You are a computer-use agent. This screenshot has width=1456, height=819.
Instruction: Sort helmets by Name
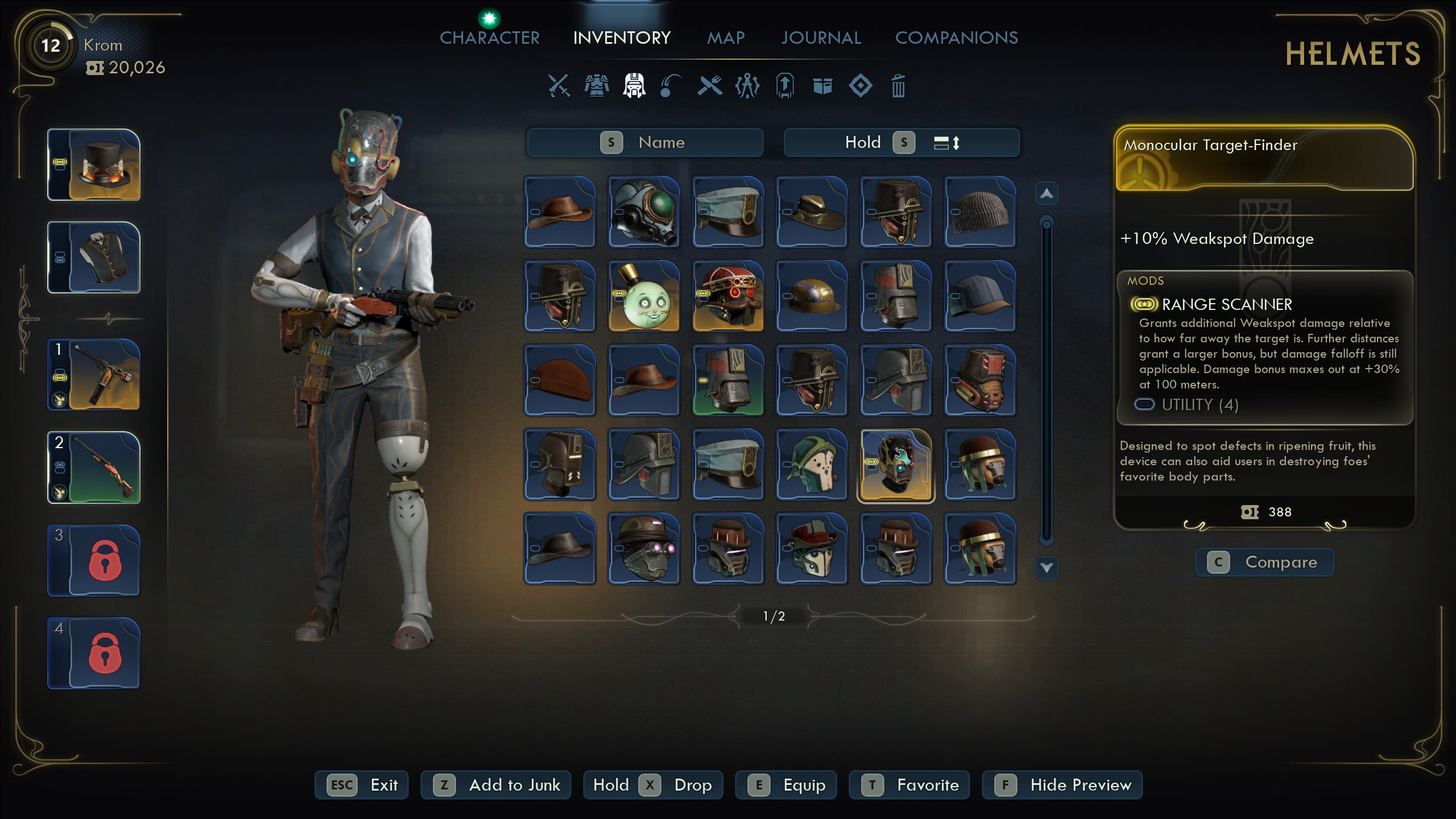coord(645,142)
